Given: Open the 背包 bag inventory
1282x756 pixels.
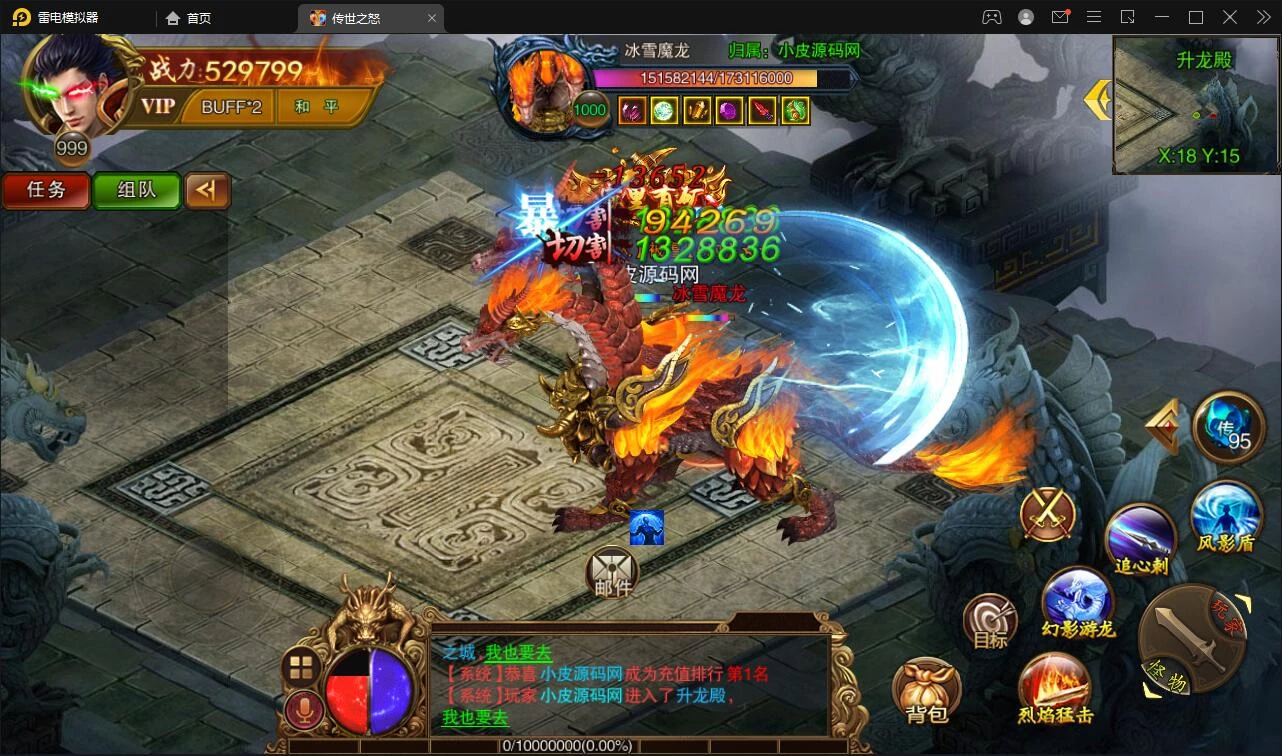Looking at the screenshot, I should tap(926, 691).
